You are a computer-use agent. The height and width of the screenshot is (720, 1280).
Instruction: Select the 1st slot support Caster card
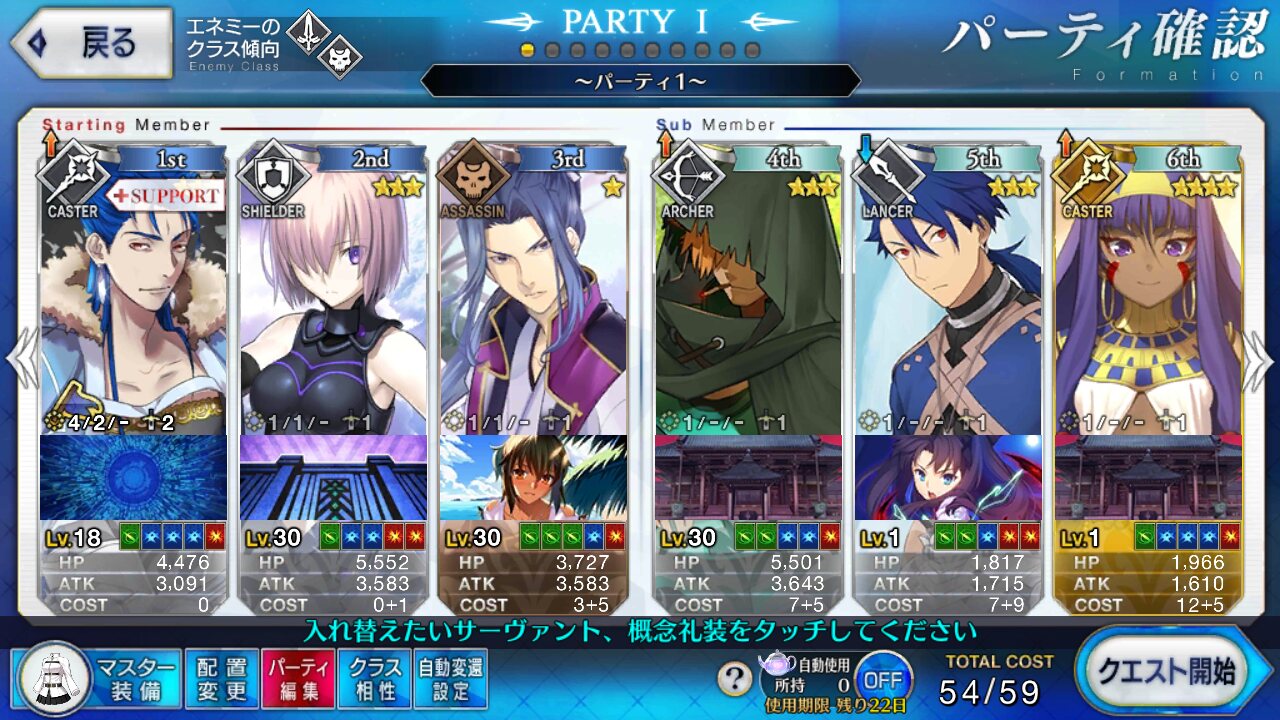pos(133,300)
